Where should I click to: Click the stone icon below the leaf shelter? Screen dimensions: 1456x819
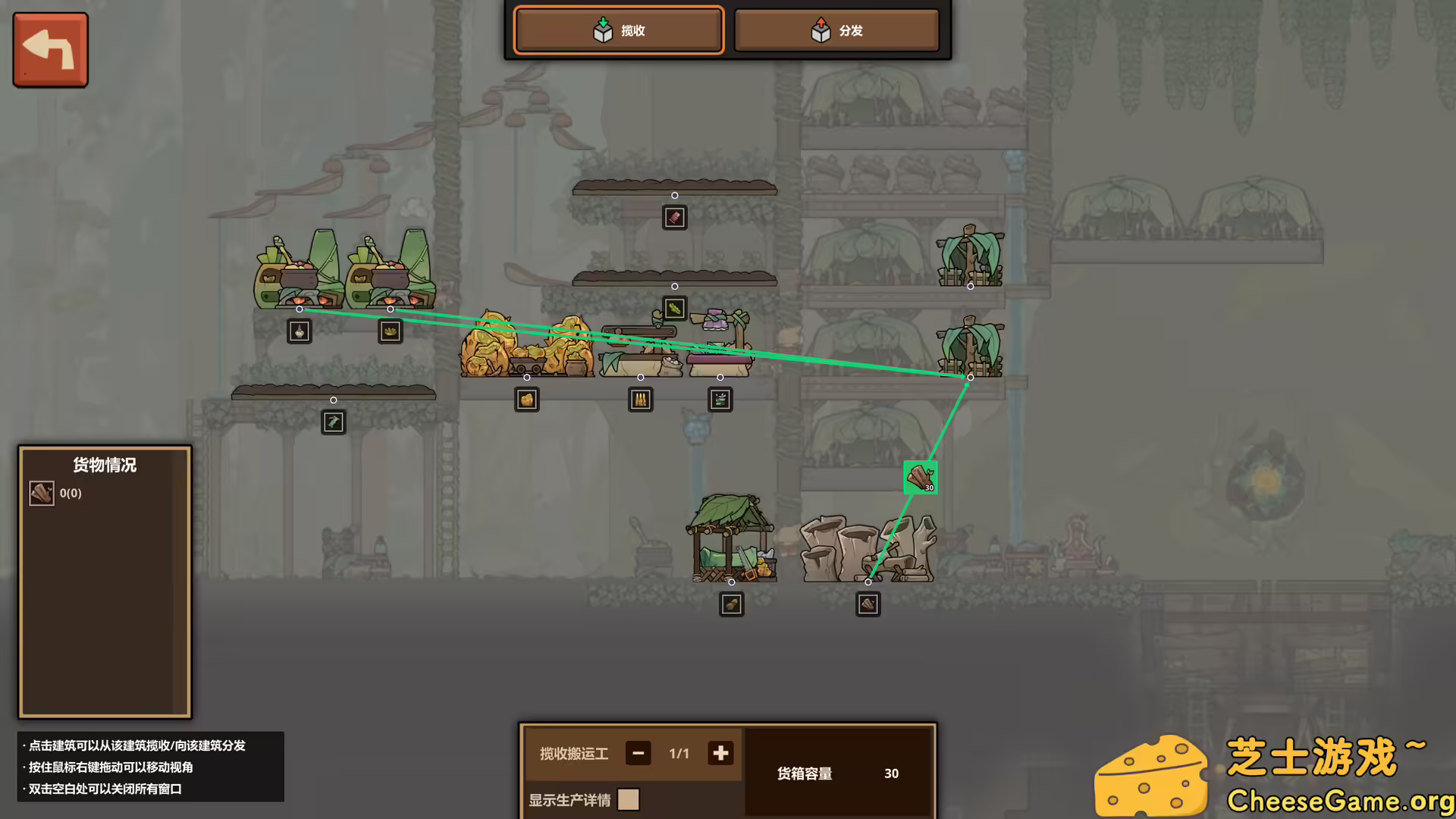[x=731, y=604]
